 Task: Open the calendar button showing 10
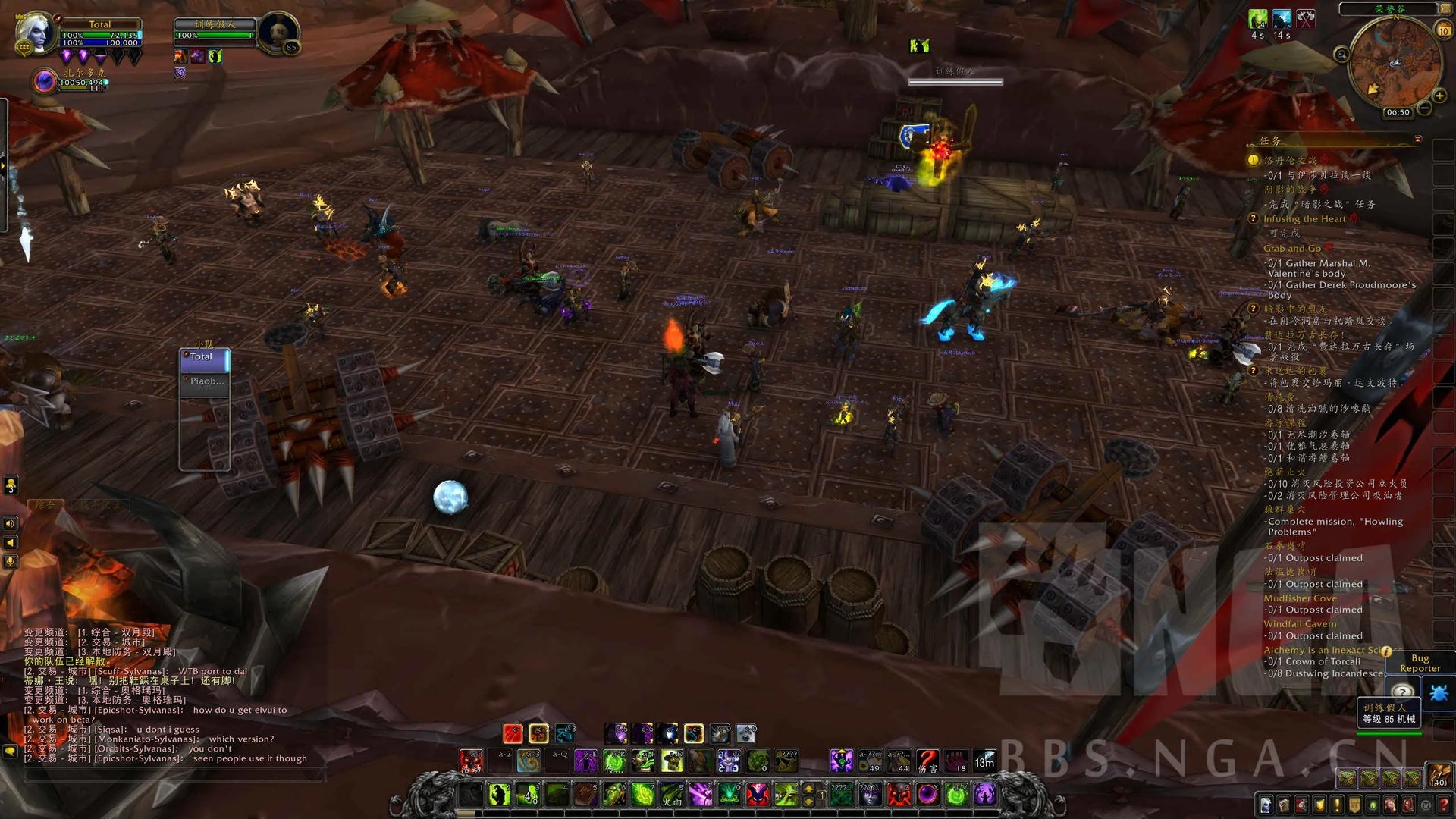1443,31
